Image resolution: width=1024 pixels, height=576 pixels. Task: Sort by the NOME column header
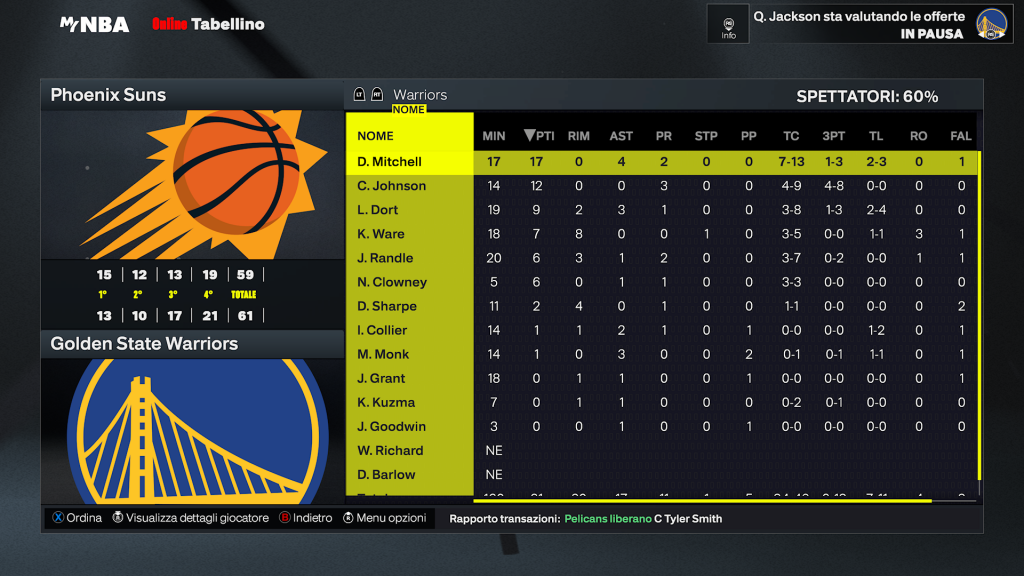(x=376, y=136)
